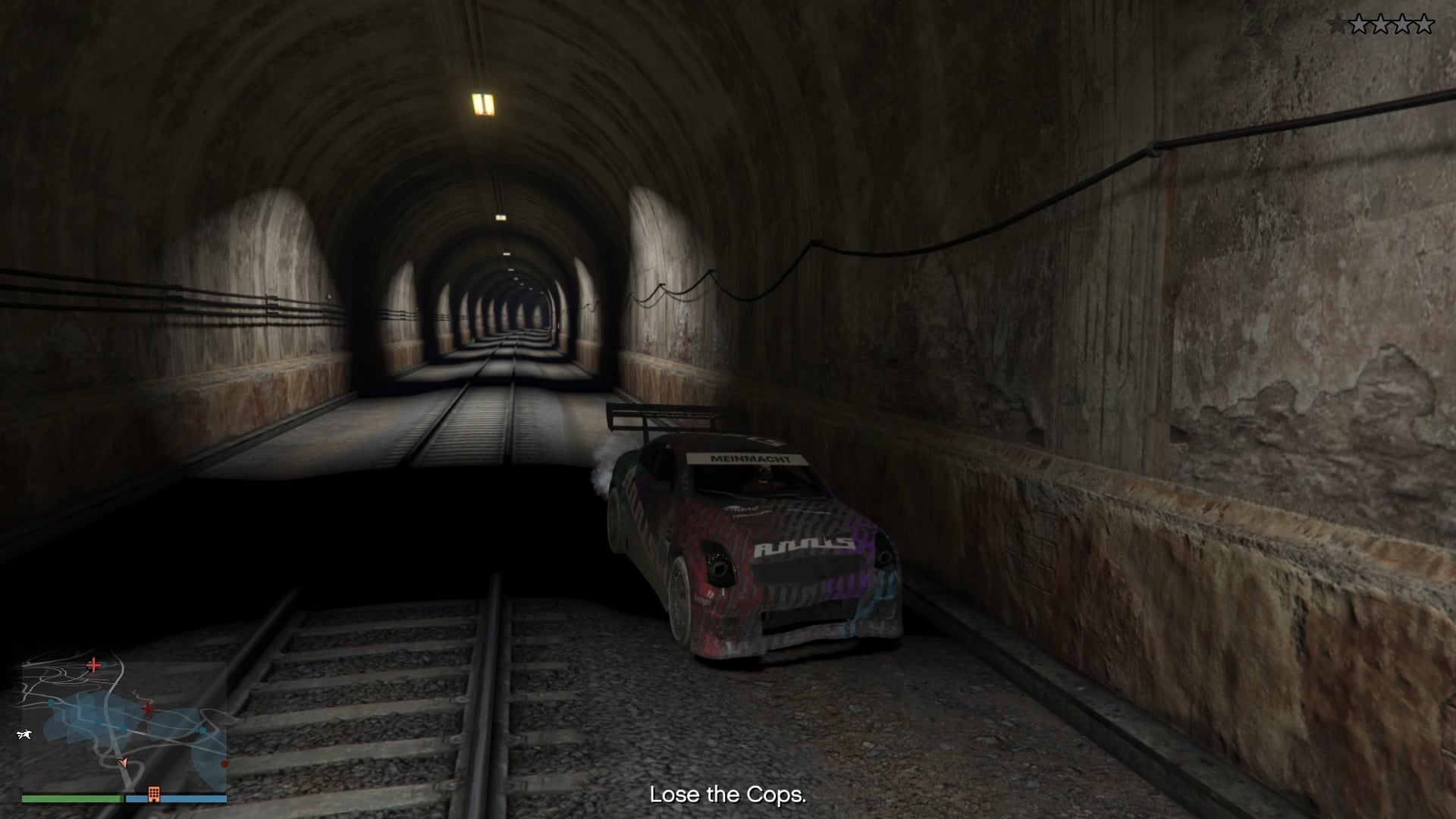The width and height of the screenshot is (1456, 819).
Task: Click the red enemy dot on the minimap edge
Action: pyautogui.click(x=224, y=764)
